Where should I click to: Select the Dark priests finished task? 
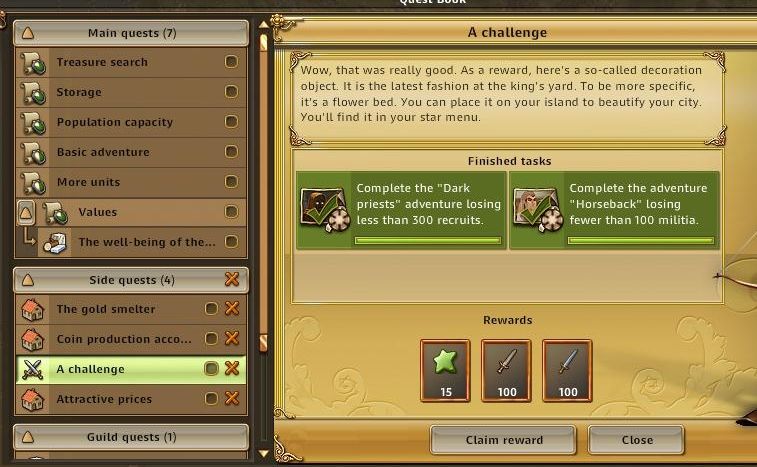click(x=401, y=210)
